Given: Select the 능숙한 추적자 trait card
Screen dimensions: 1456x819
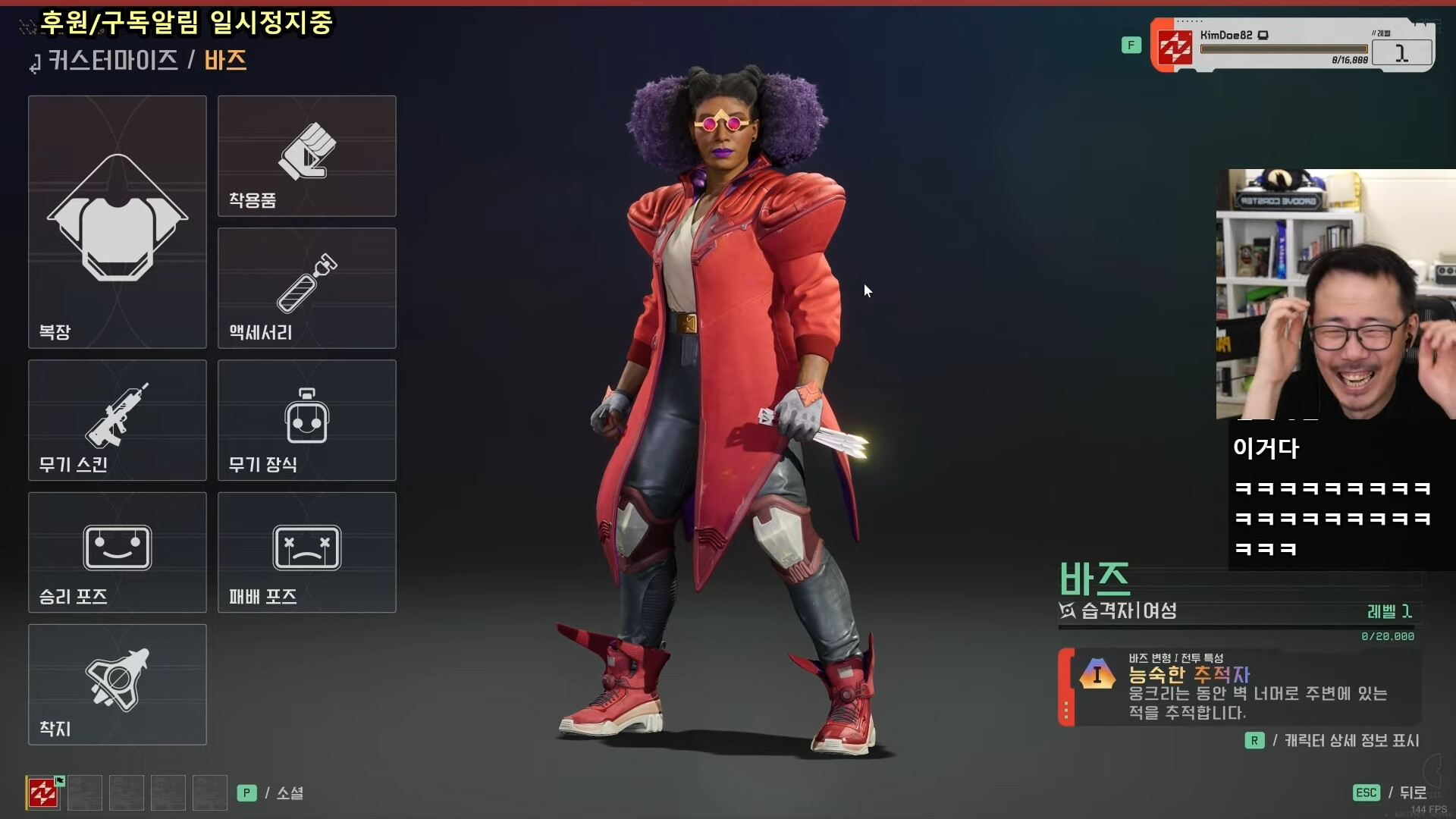Looking at the screenshot, I should pyautogui.click(x=1240, y=687).
